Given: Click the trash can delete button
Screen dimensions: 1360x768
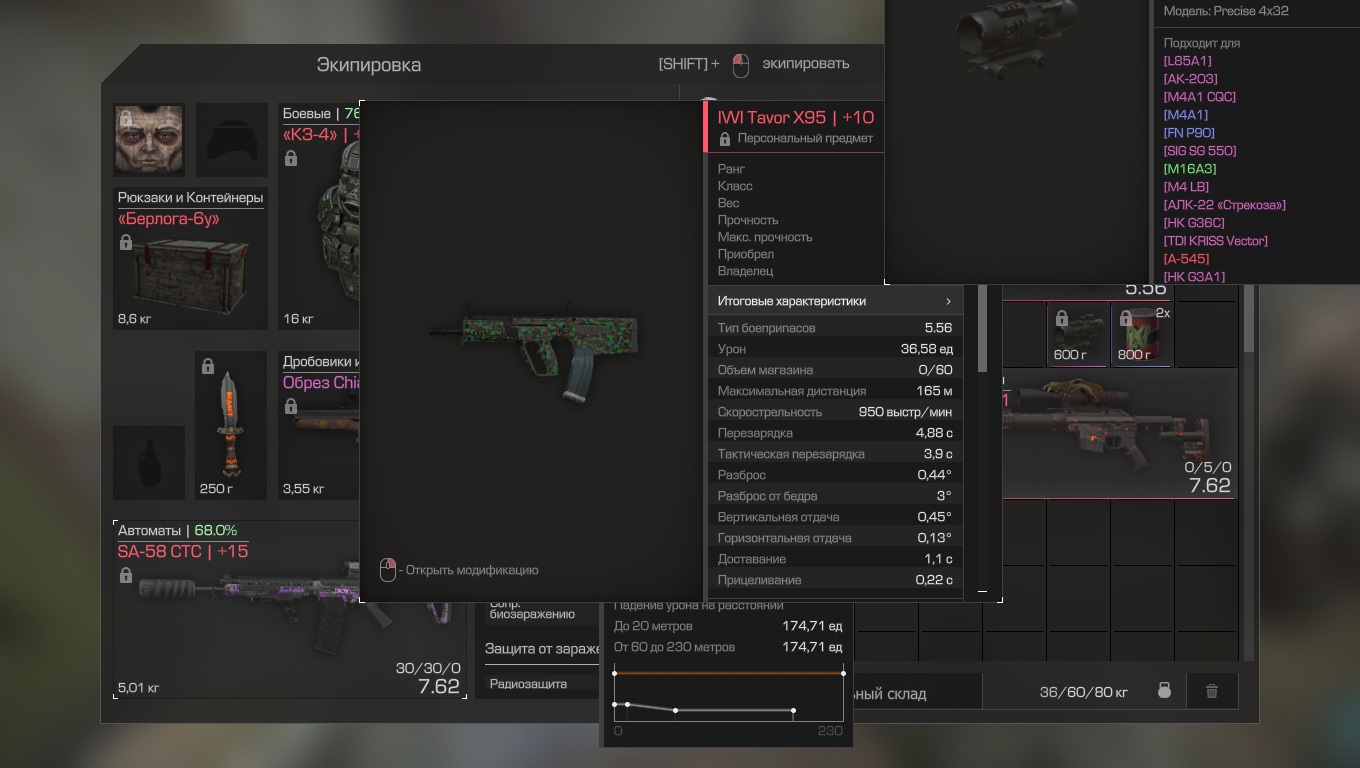Looking at the screenshot, I should pyautogui.click(x=1212, y=691).
